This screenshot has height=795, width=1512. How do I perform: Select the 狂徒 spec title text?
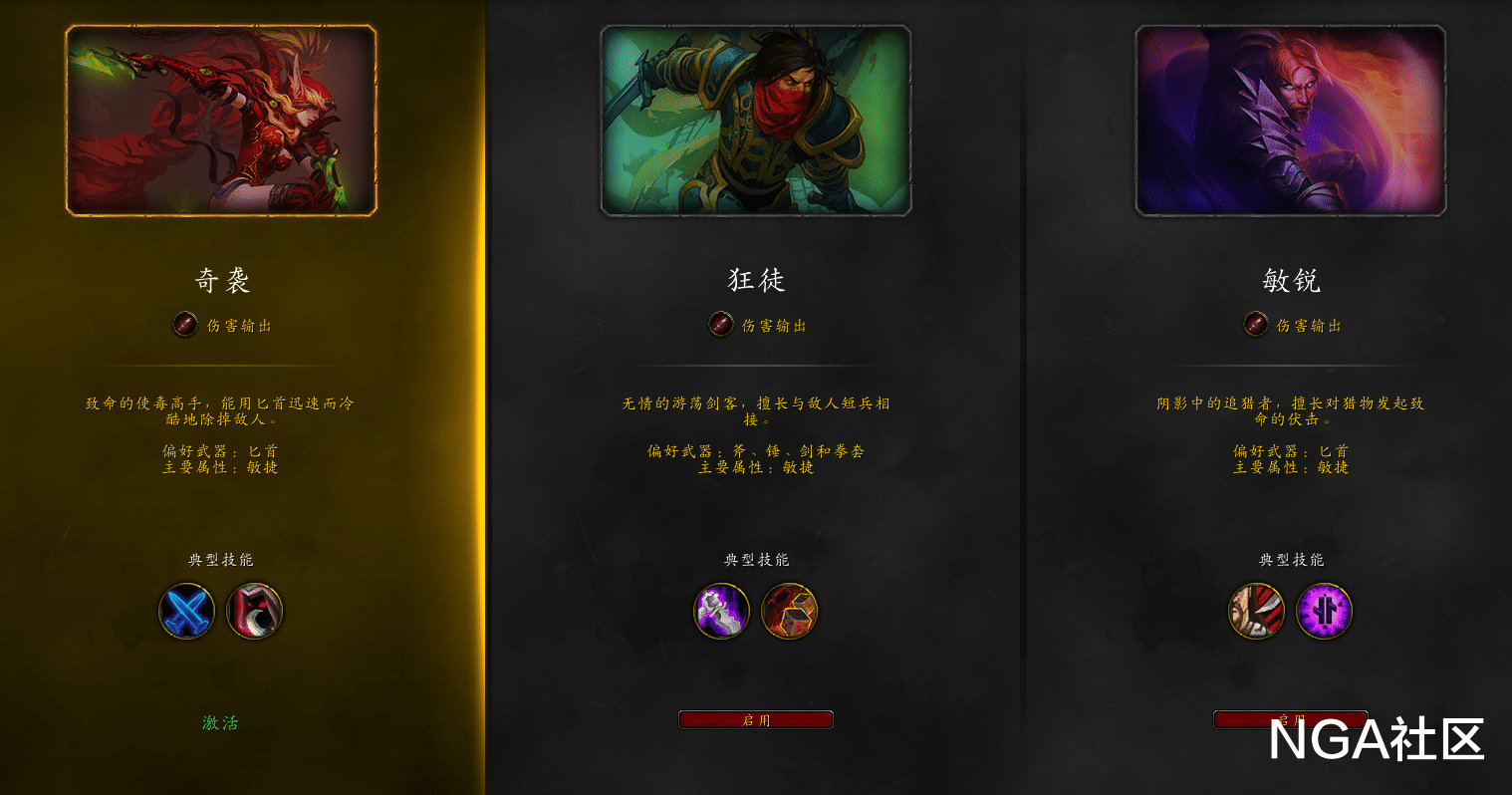756,282
